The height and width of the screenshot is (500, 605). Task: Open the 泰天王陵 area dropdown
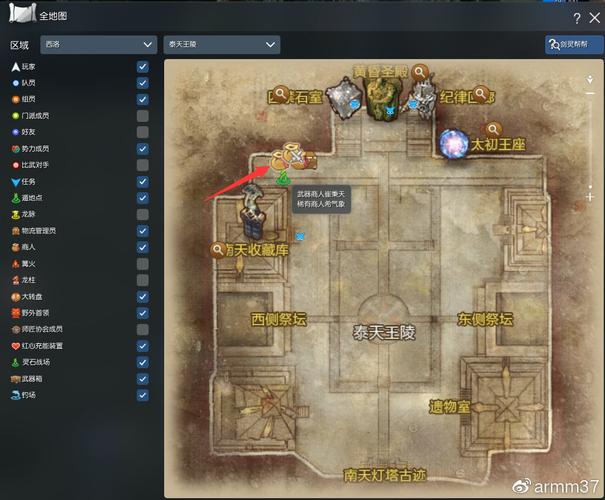(221, 44)
